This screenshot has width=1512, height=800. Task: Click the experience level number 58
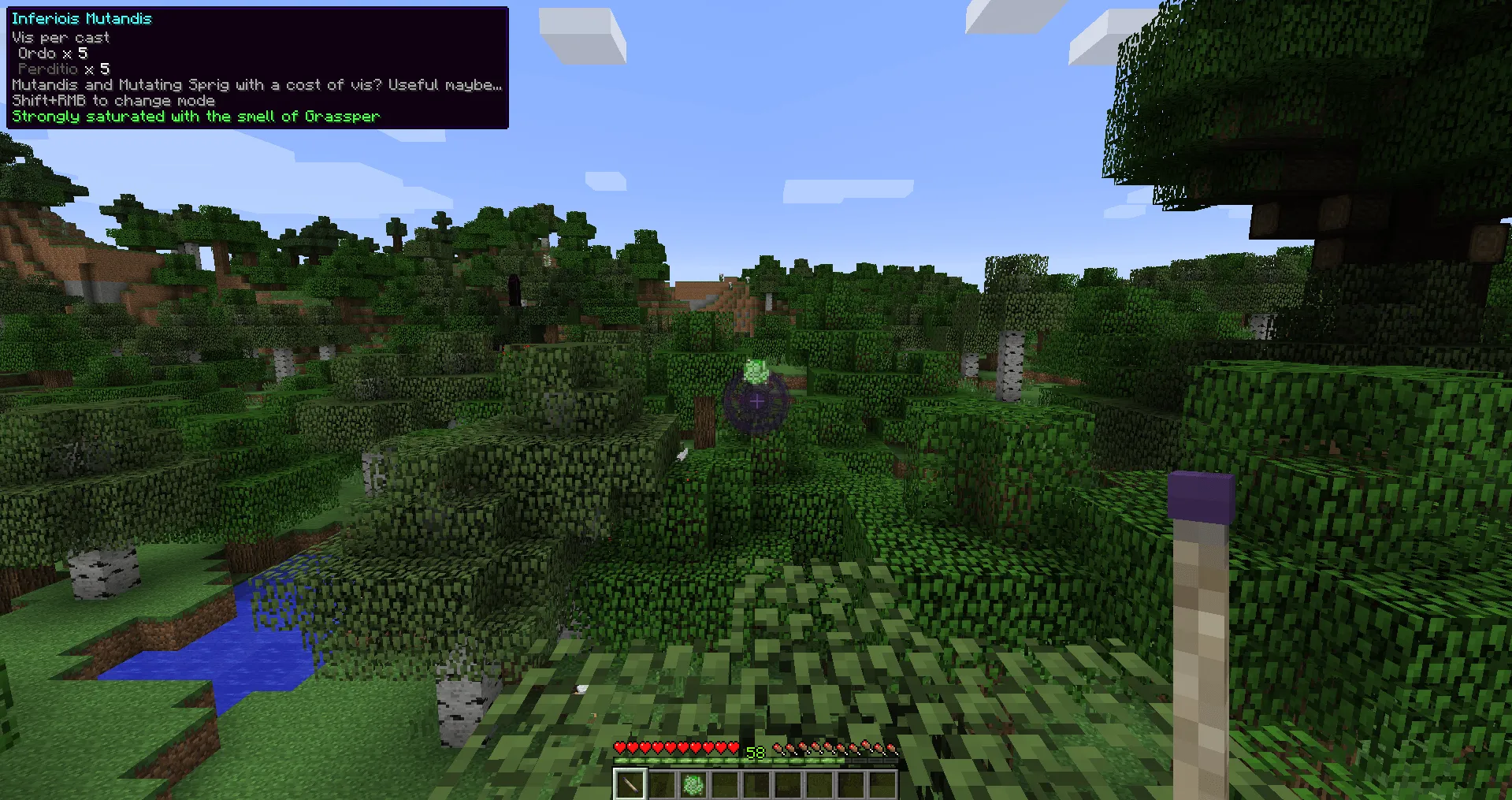pos(755,752)
